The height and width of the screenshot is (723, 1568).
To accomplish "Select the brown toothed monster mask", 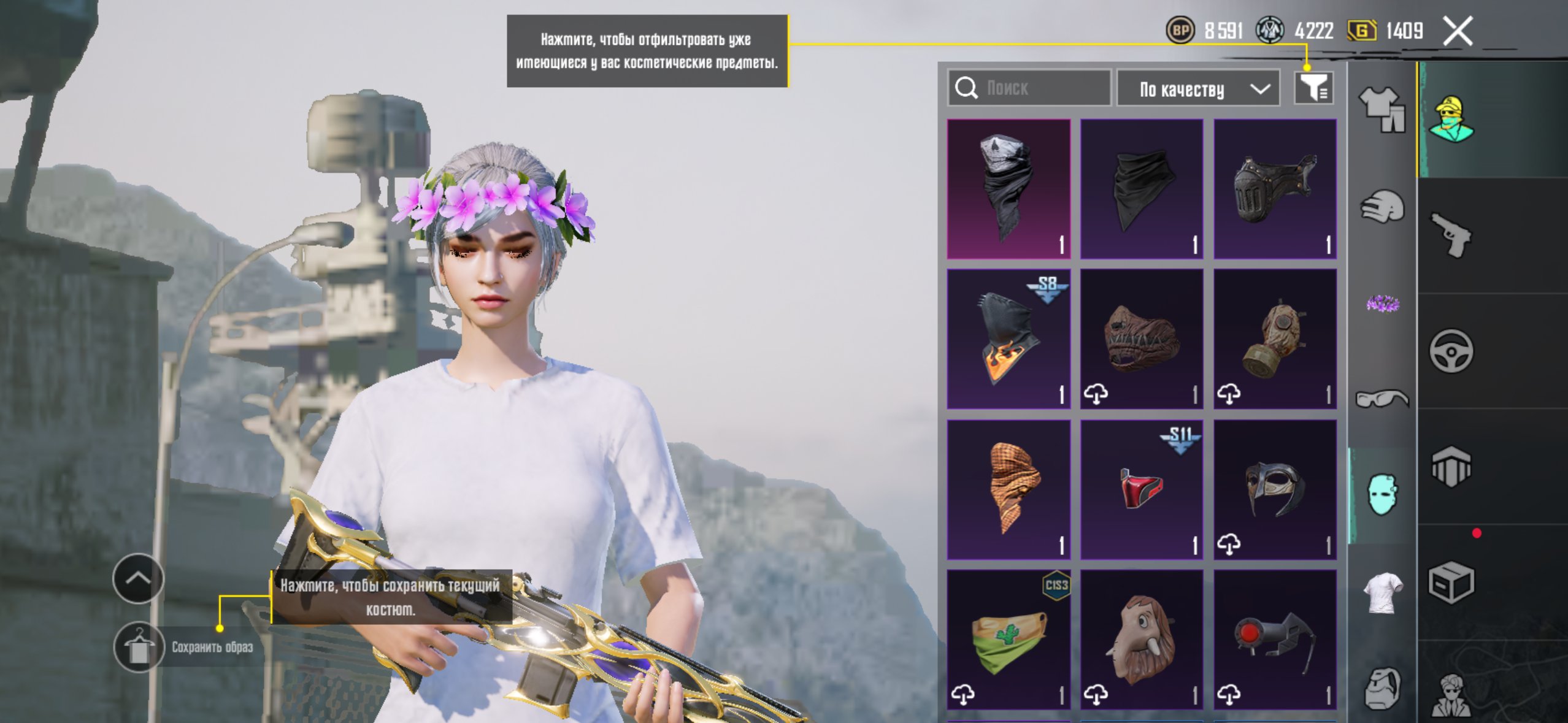I will pos(1142,339).
